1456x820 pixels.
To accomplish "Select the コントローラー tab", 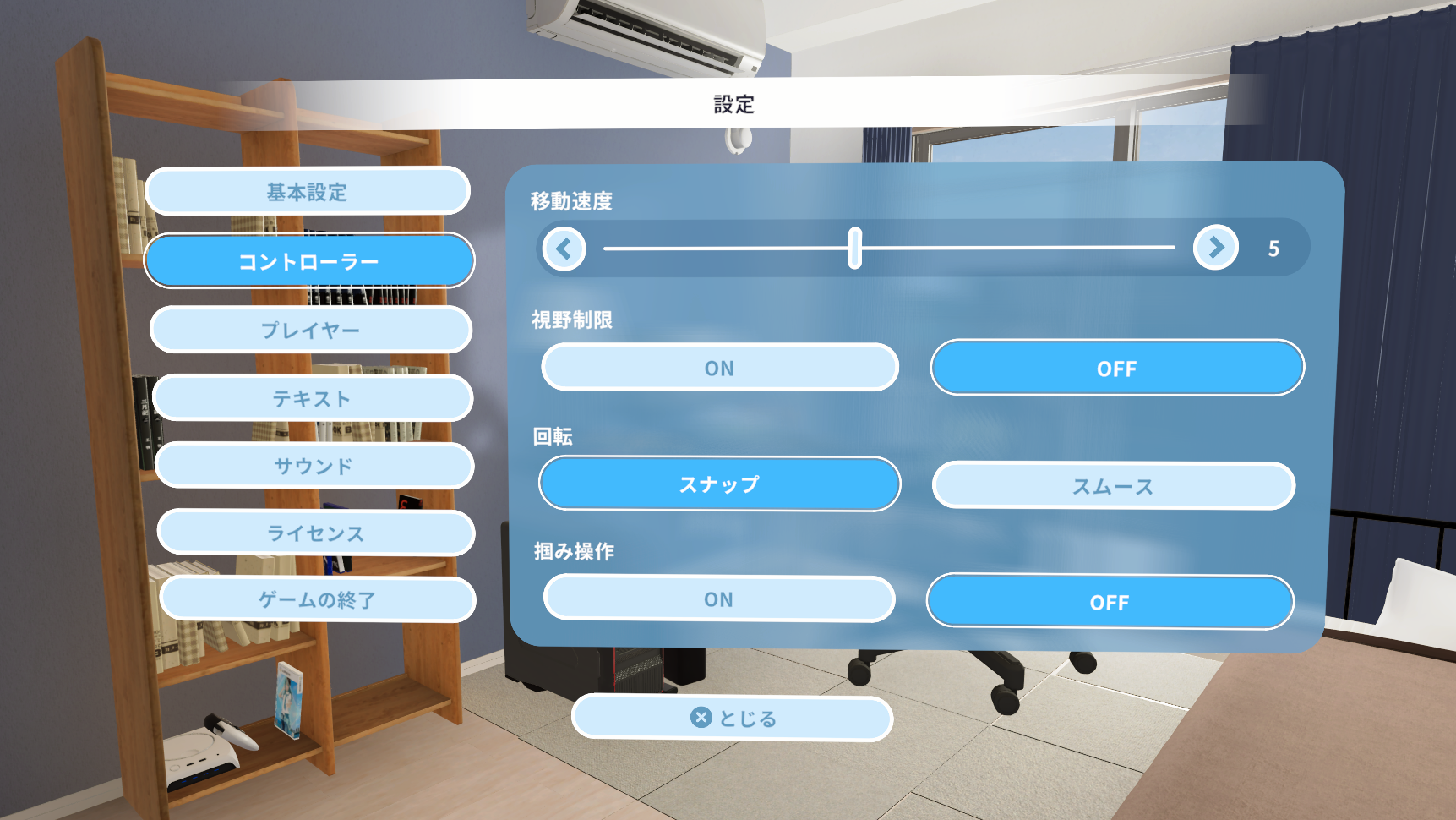I will coord(309,261).
